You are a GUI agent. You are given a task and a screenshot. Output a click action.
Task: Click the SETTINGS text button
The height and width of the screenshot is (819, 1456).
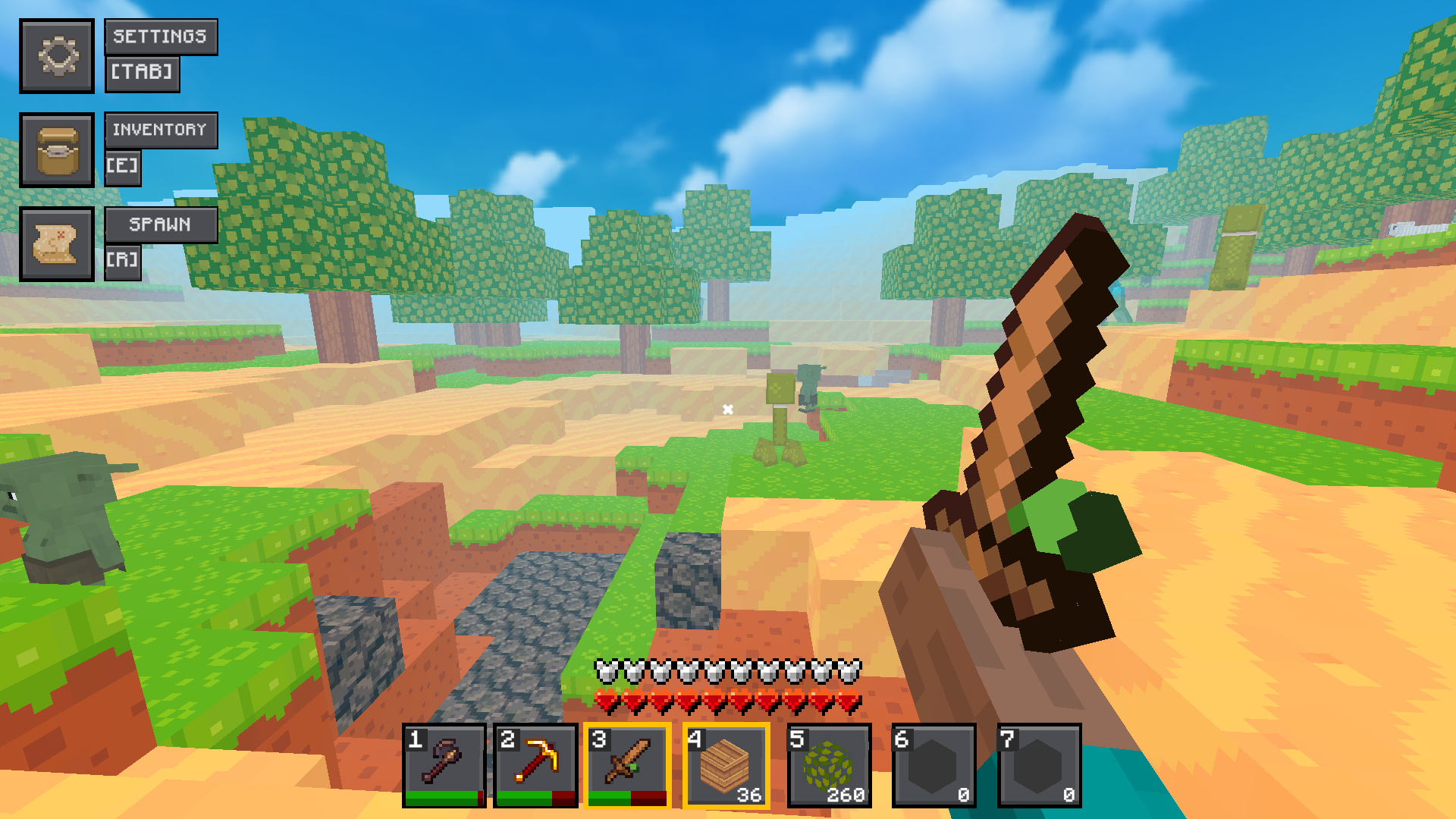pyautogui.click(x=160, y=36)
